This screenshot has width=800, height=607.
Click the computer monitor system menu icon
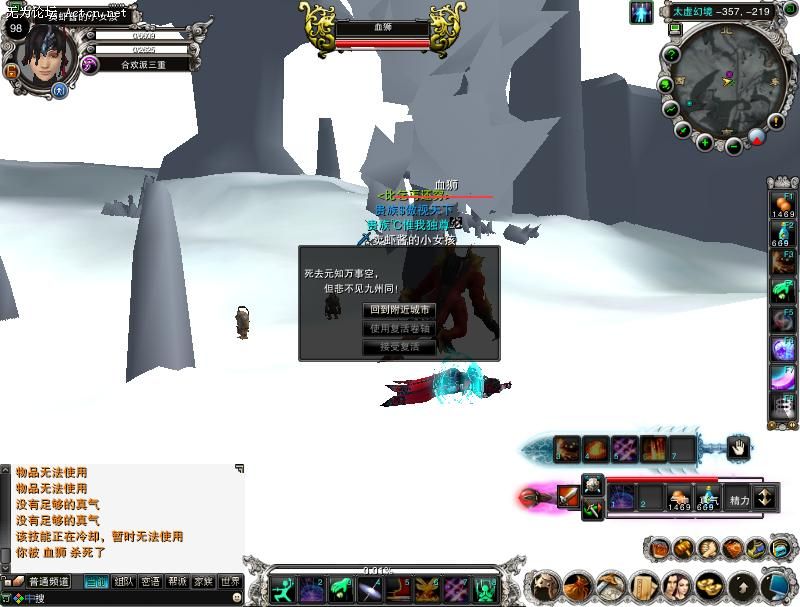[x=773, y=586]
